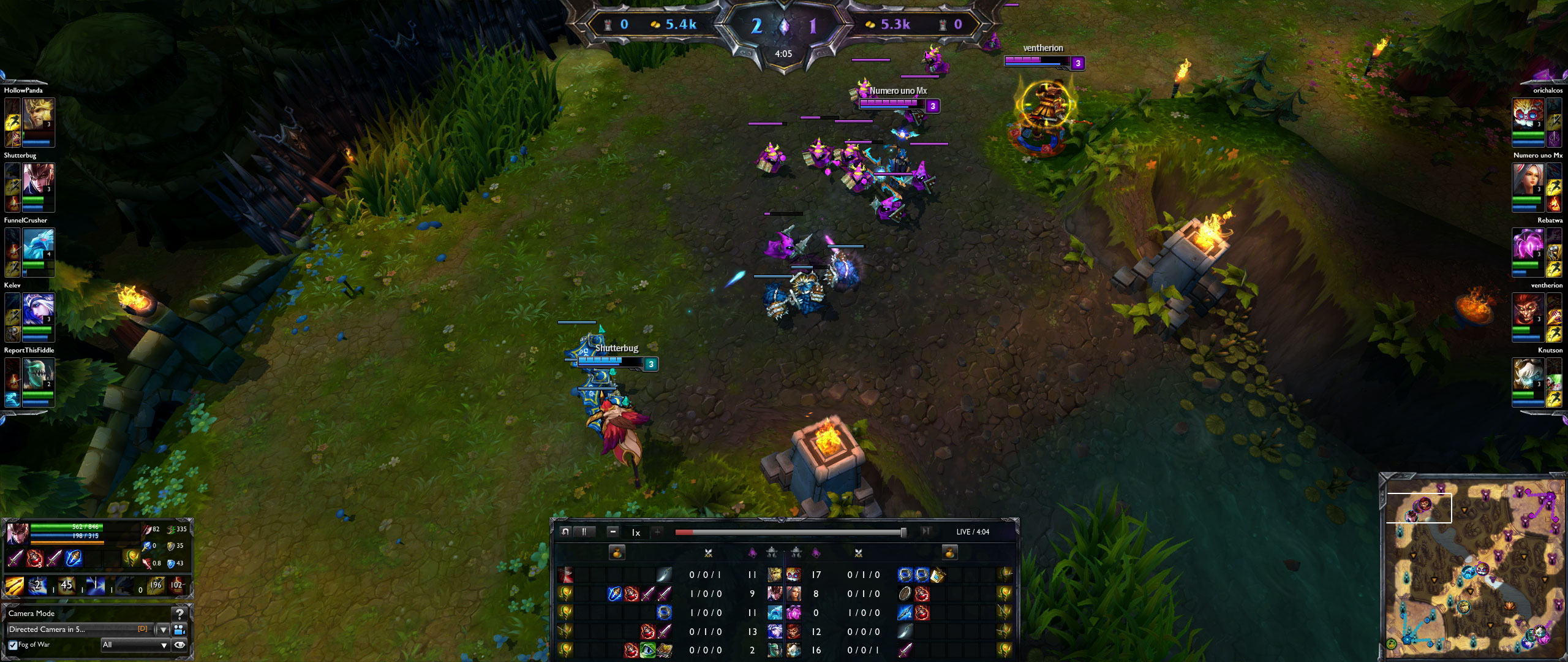Image resolution: width=1568 pixels, height=662 pixels.
Task: Click the jump-back rewind button
Action: point(565,531)
